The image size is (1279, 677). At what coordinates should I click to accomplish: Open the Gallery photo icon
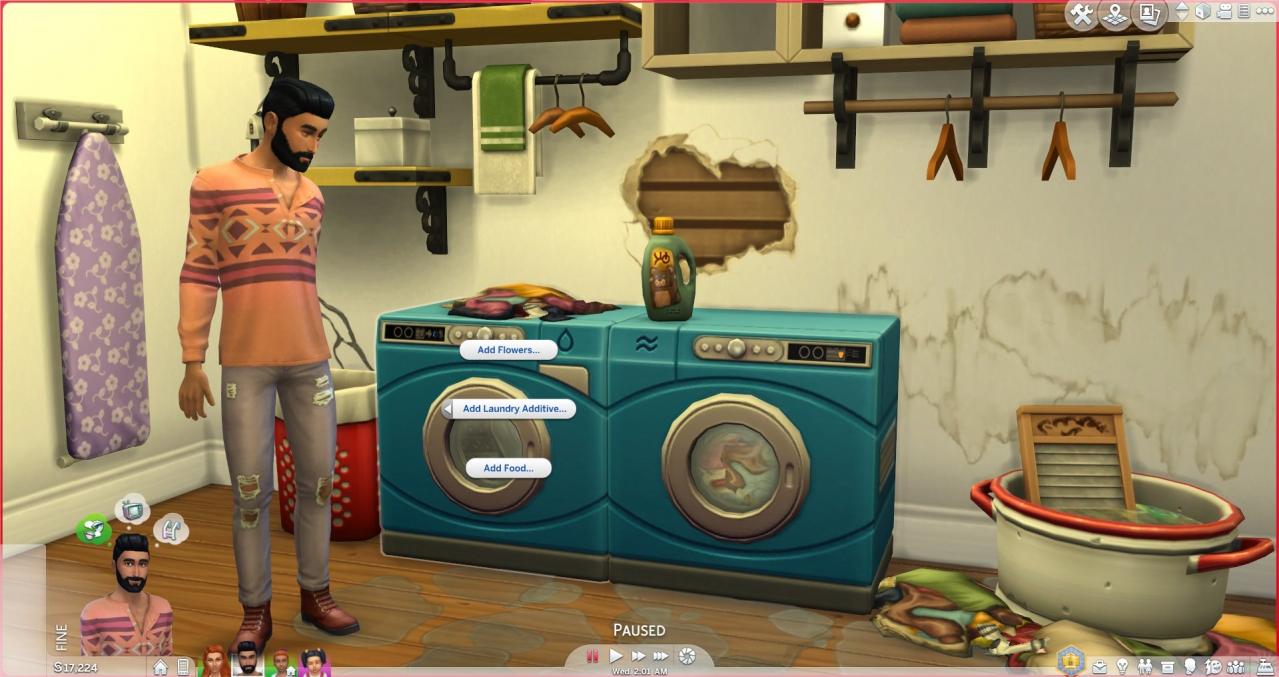point(1149,14)
